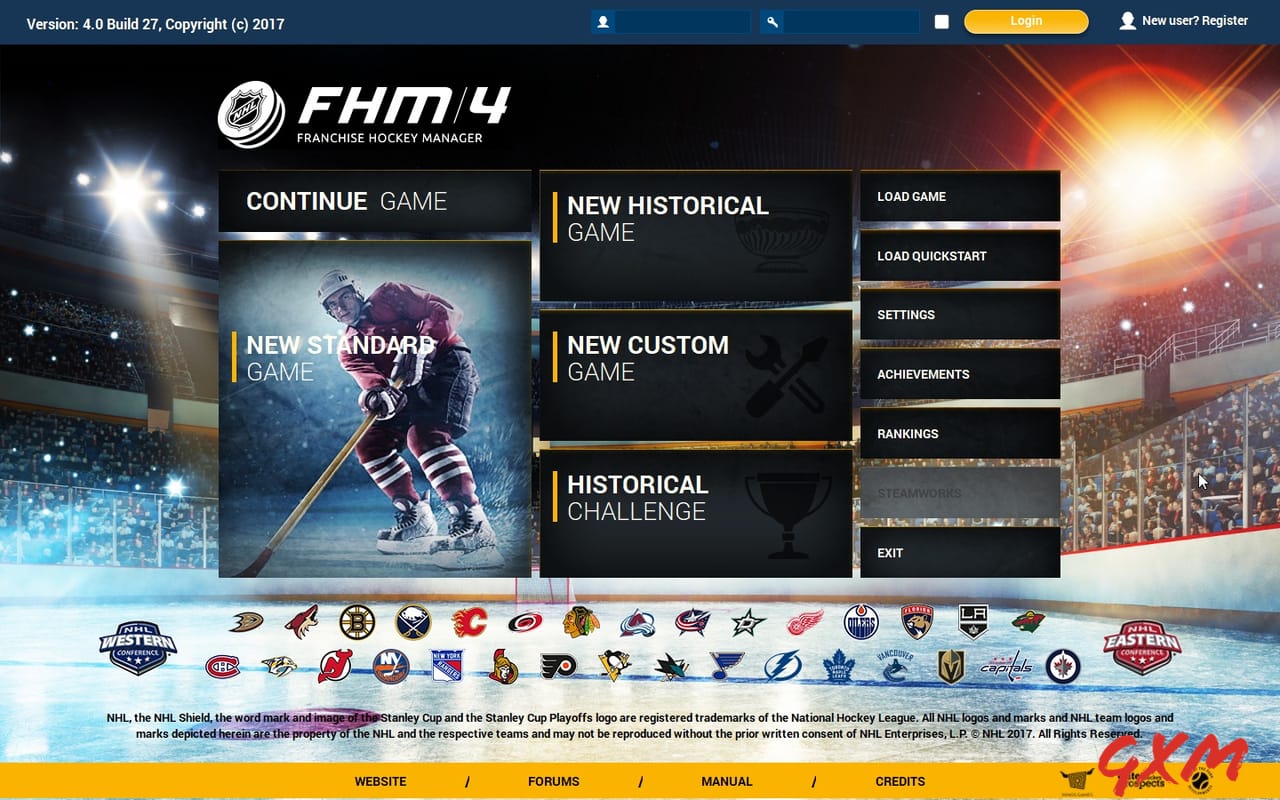Click the Pittsburgh Penguins logo
The image size is (1280, 800).
click(615, 666)
